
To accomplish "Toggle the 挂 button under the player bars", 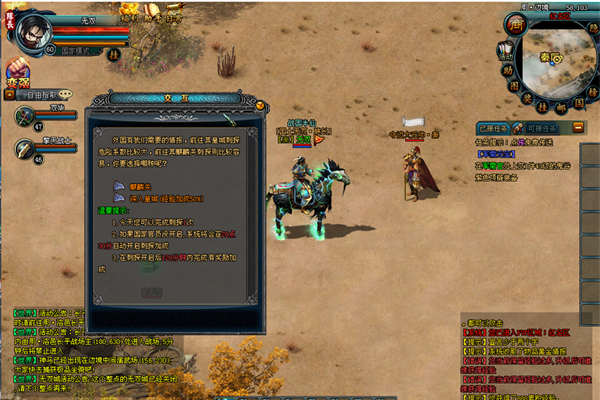I will pos(113,54).
